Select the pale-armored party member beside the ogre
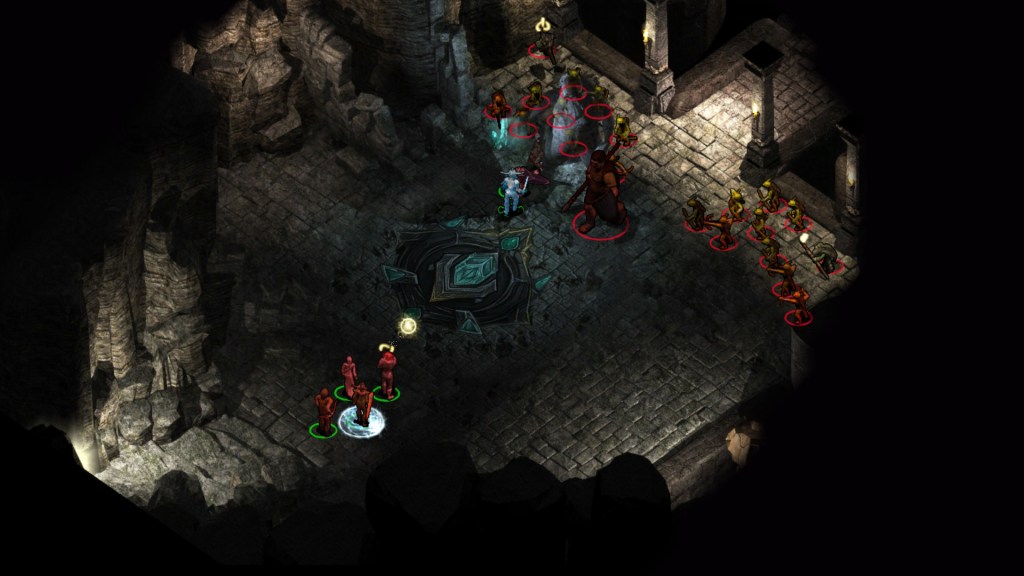1024x576 pixels. (x=512, y=192)
